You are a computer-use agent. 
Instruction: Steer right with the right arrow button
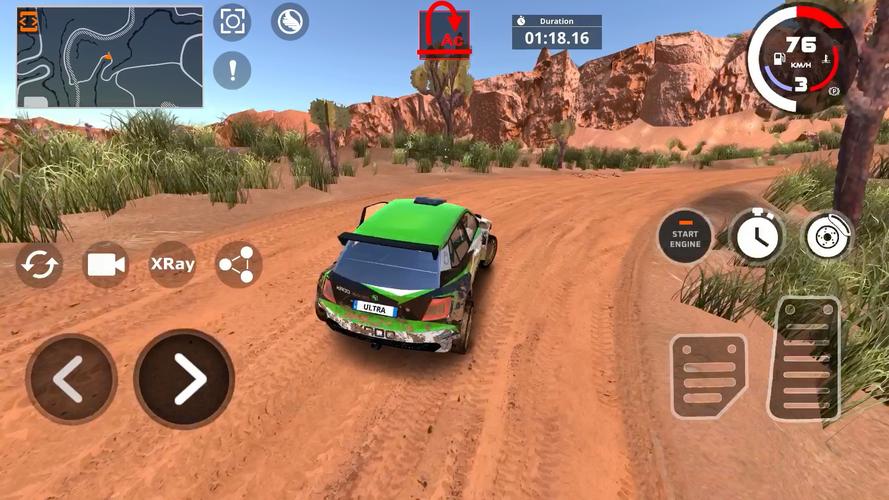pyautogui.click(x=185, y=379)
